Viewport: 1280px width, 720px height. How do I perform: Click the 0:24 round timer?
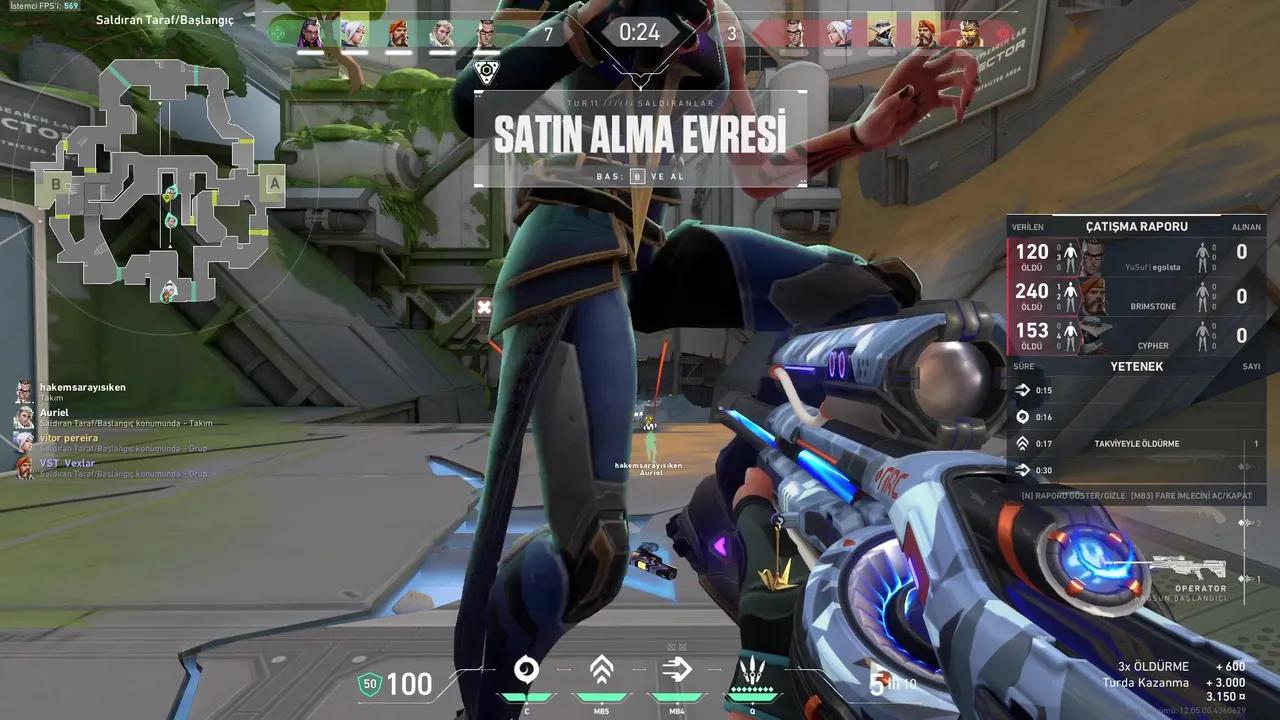pos(637,31)
